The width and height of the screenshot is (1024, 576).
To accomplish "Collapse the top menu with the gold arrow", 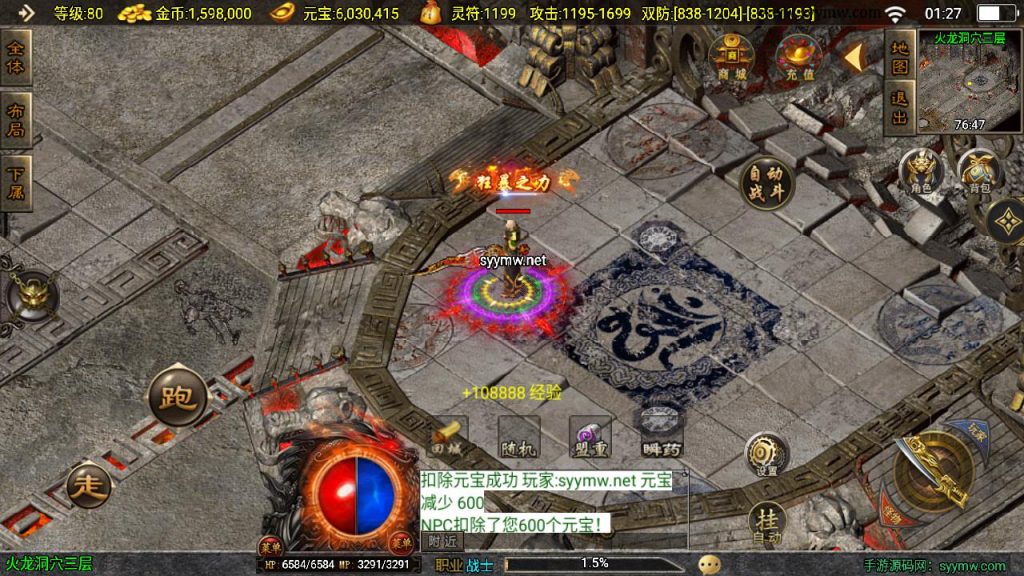I will [853, 57].
